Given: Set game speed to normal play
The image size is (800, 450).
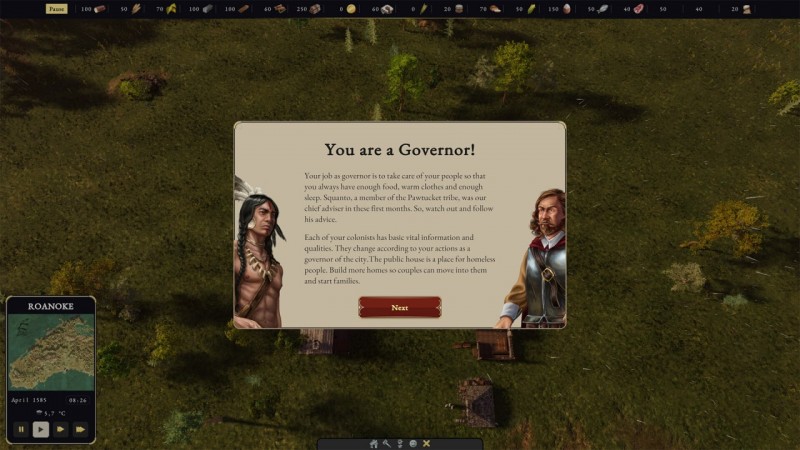Looking at the screenshot, I should 40,429.
